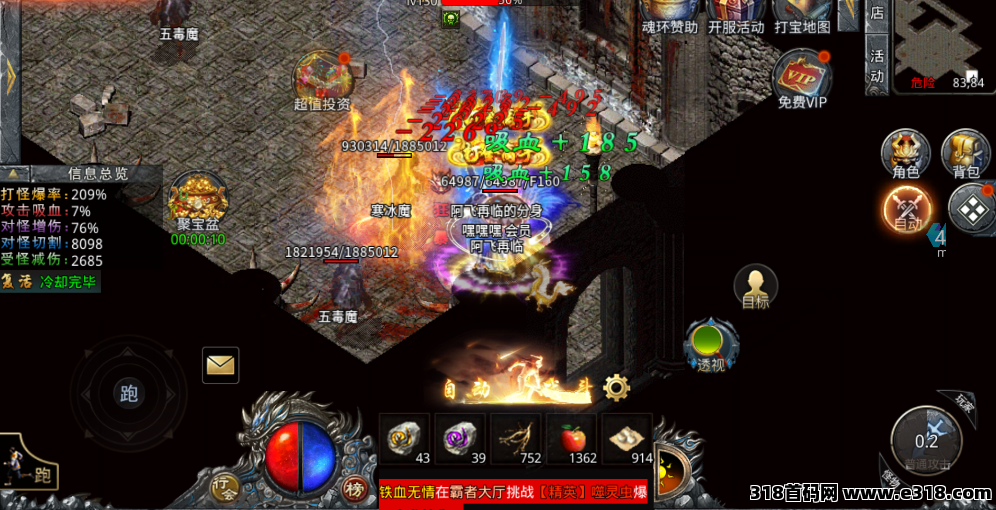Viewport: 996px width, 510px height.
Task: Open the 角色 character sheet
Action: [905, 154]
